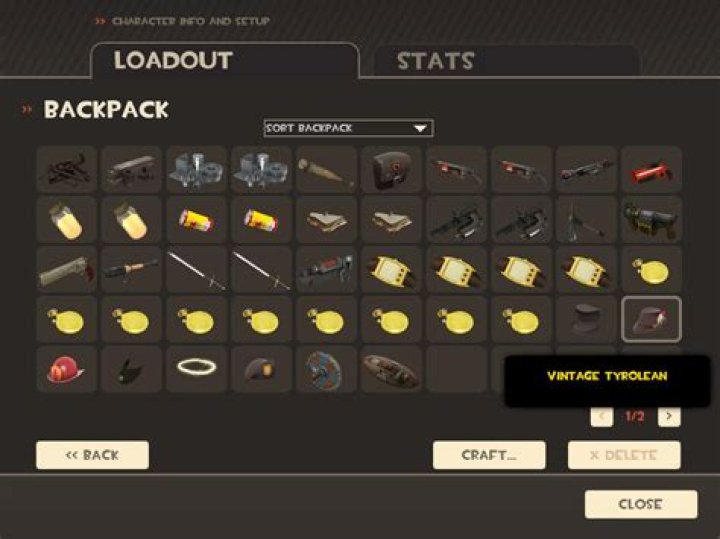The height and width of the screenshot is (539, 720).
Task: Select the dark beret hat item
Action: [x=261, y=369]
